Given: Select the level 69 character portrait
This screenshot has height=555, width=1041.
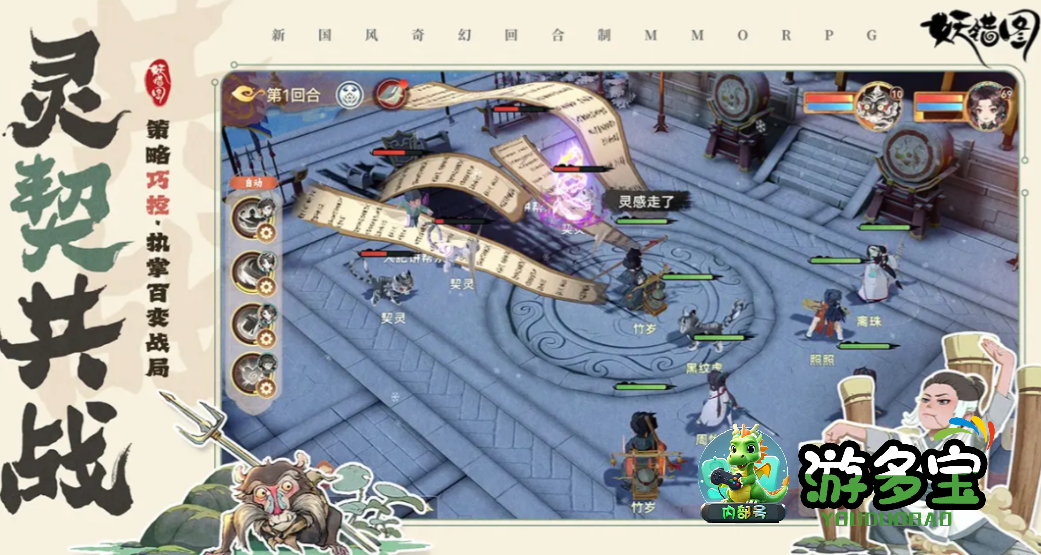Looking at the screenshot, I should point(989,103).
